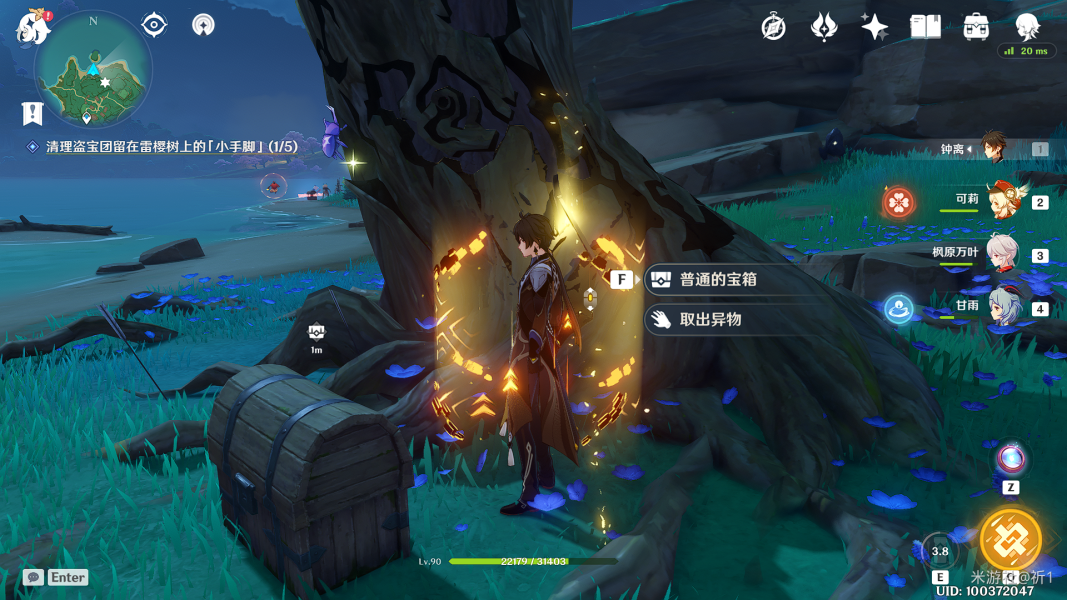Open the quest tracker exclamation icon
Viewport: 1067px width, 600px height.
pyautogui.click(x=33, y=112)
